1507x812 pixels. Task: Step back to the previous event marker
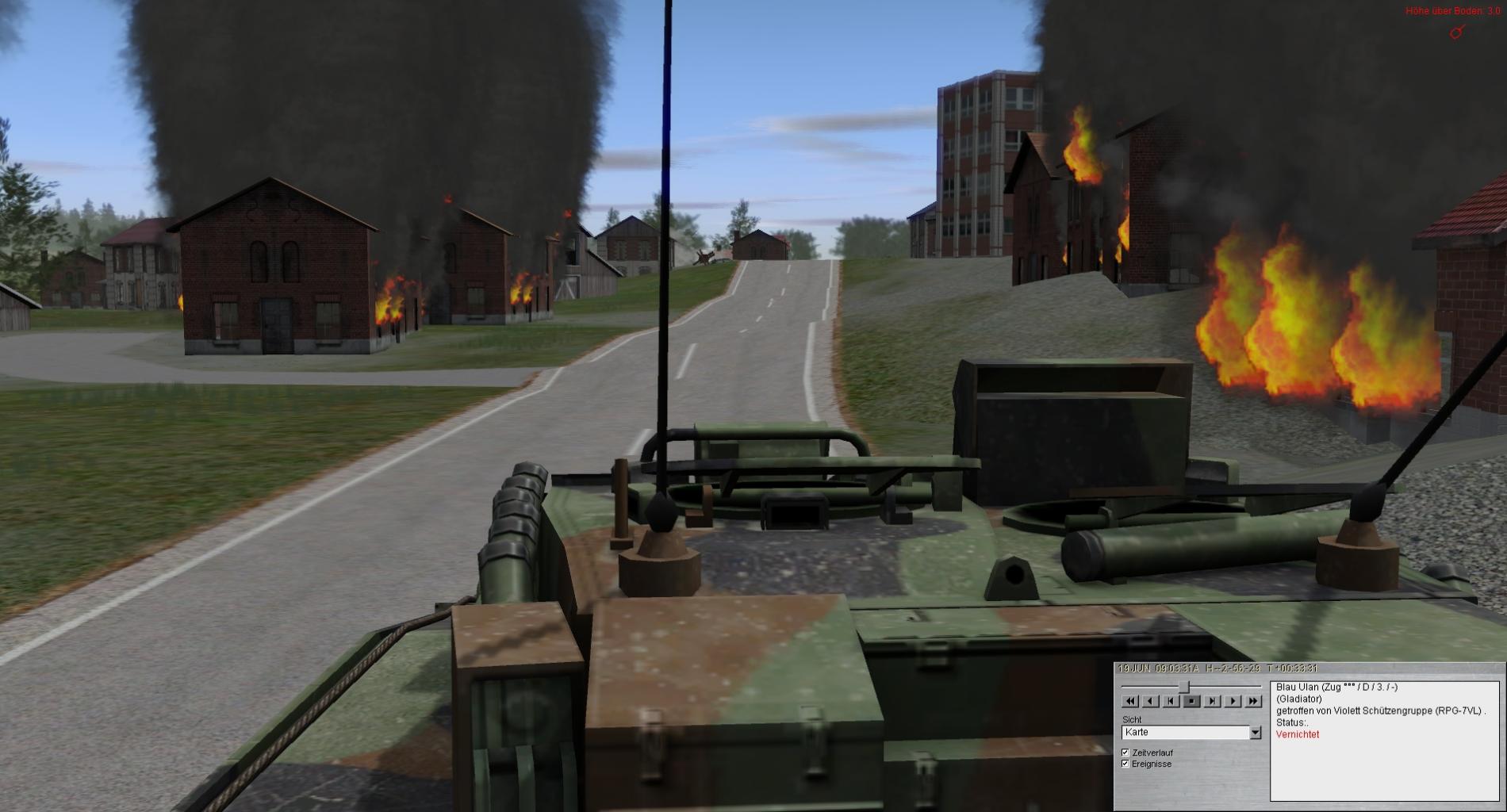pyautogui.click(x=1171, y=701)
